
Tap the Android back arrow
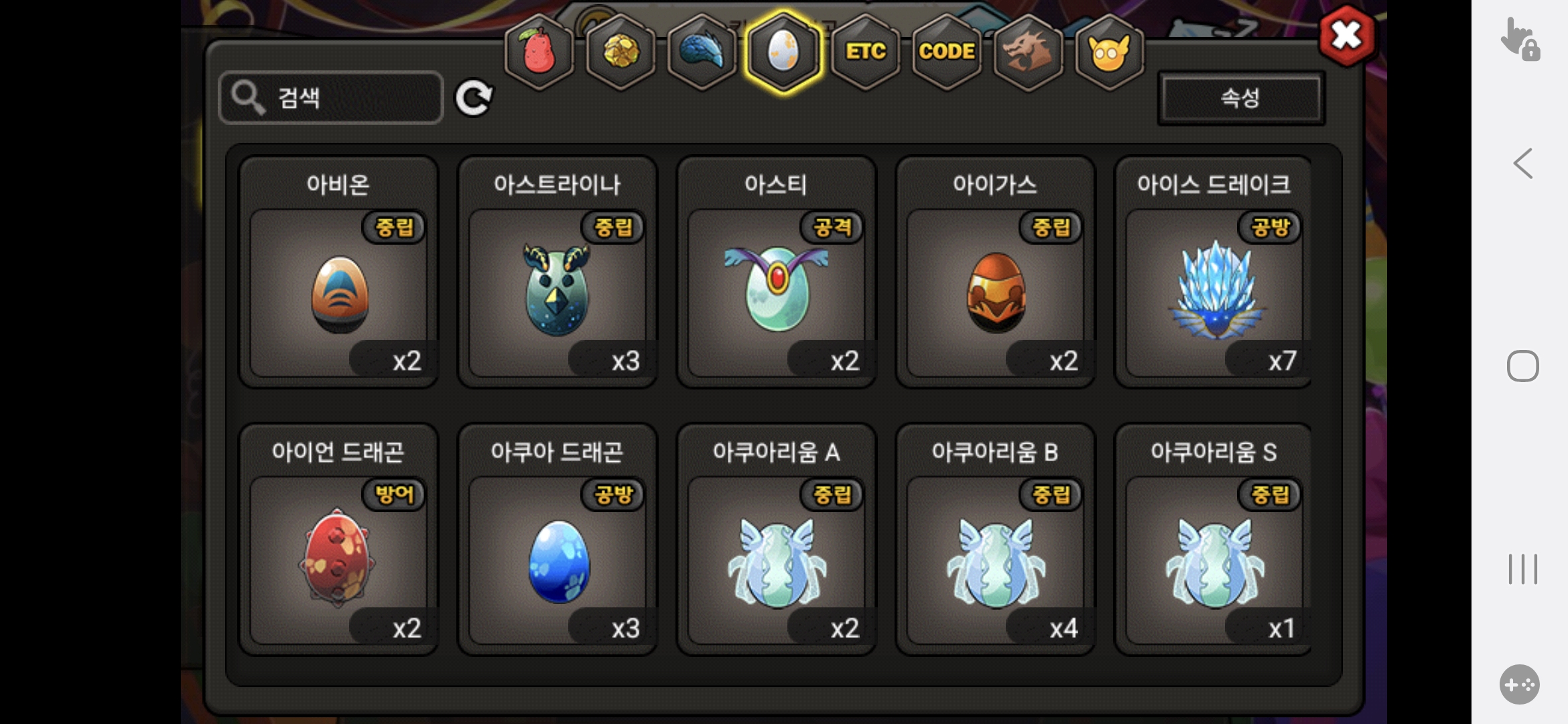point(1523,164)
